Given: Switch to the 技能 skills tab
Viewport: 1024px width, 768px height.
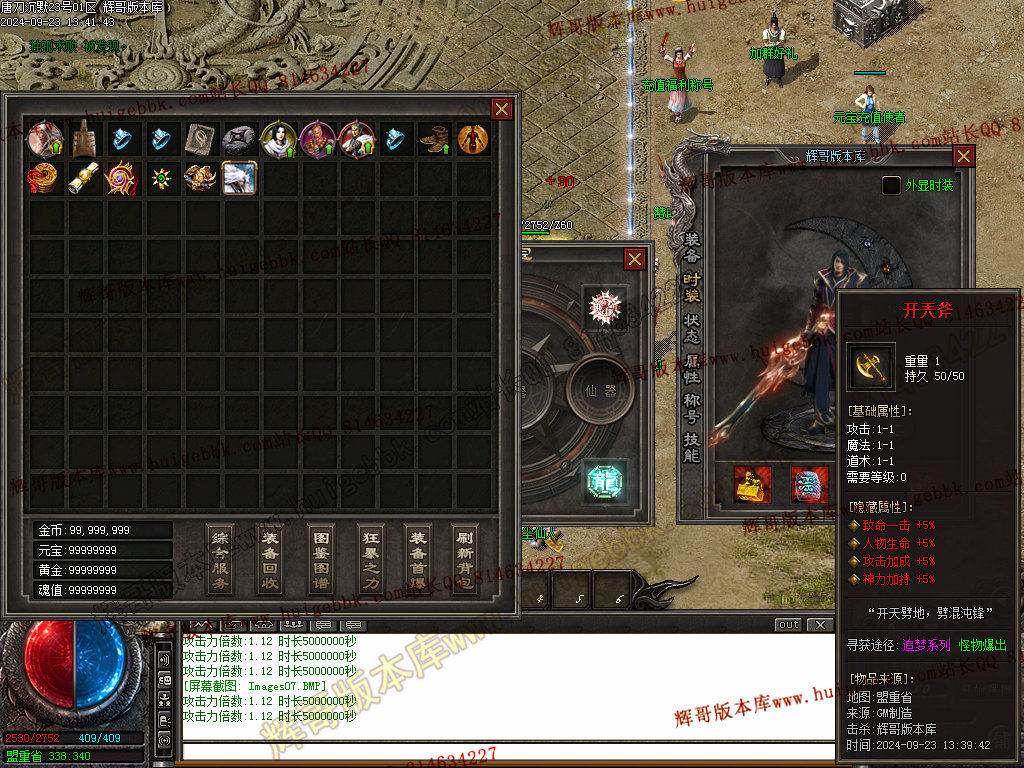Looking at the screenshot, I should pos(692,447).
